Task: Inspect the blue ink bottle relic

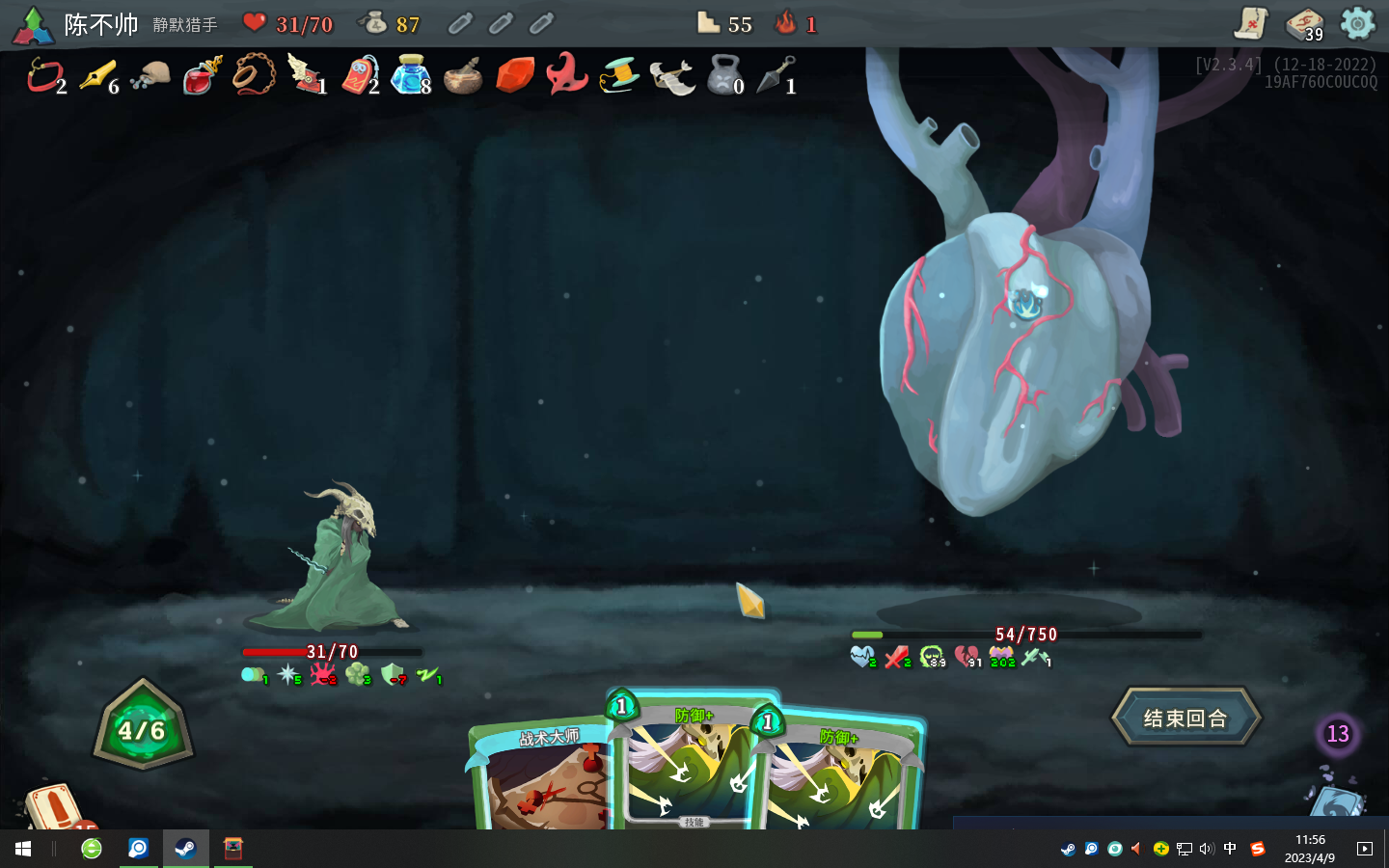Action: (x=410, y=75)
